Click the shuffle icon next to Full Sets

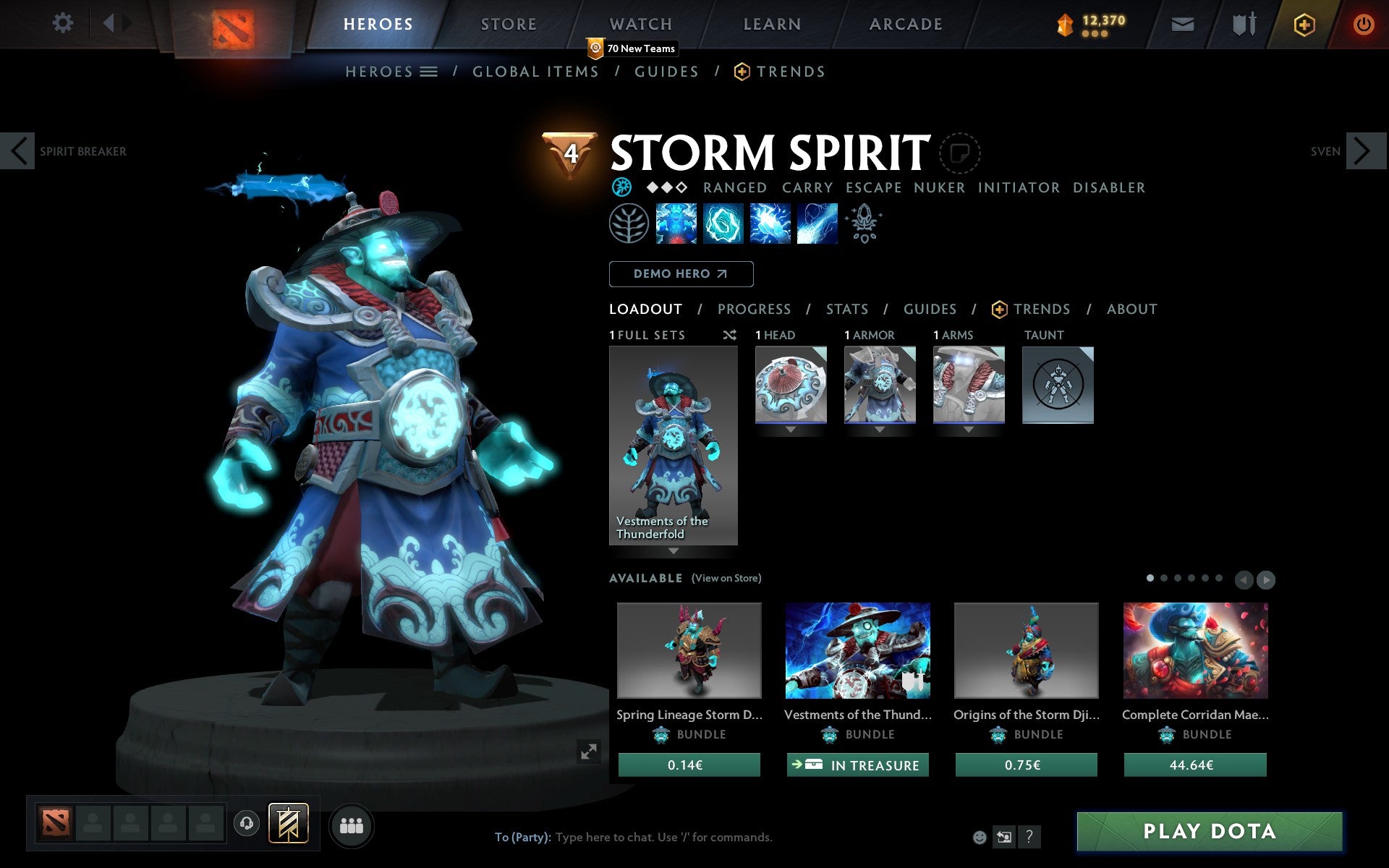coord(729,335)
